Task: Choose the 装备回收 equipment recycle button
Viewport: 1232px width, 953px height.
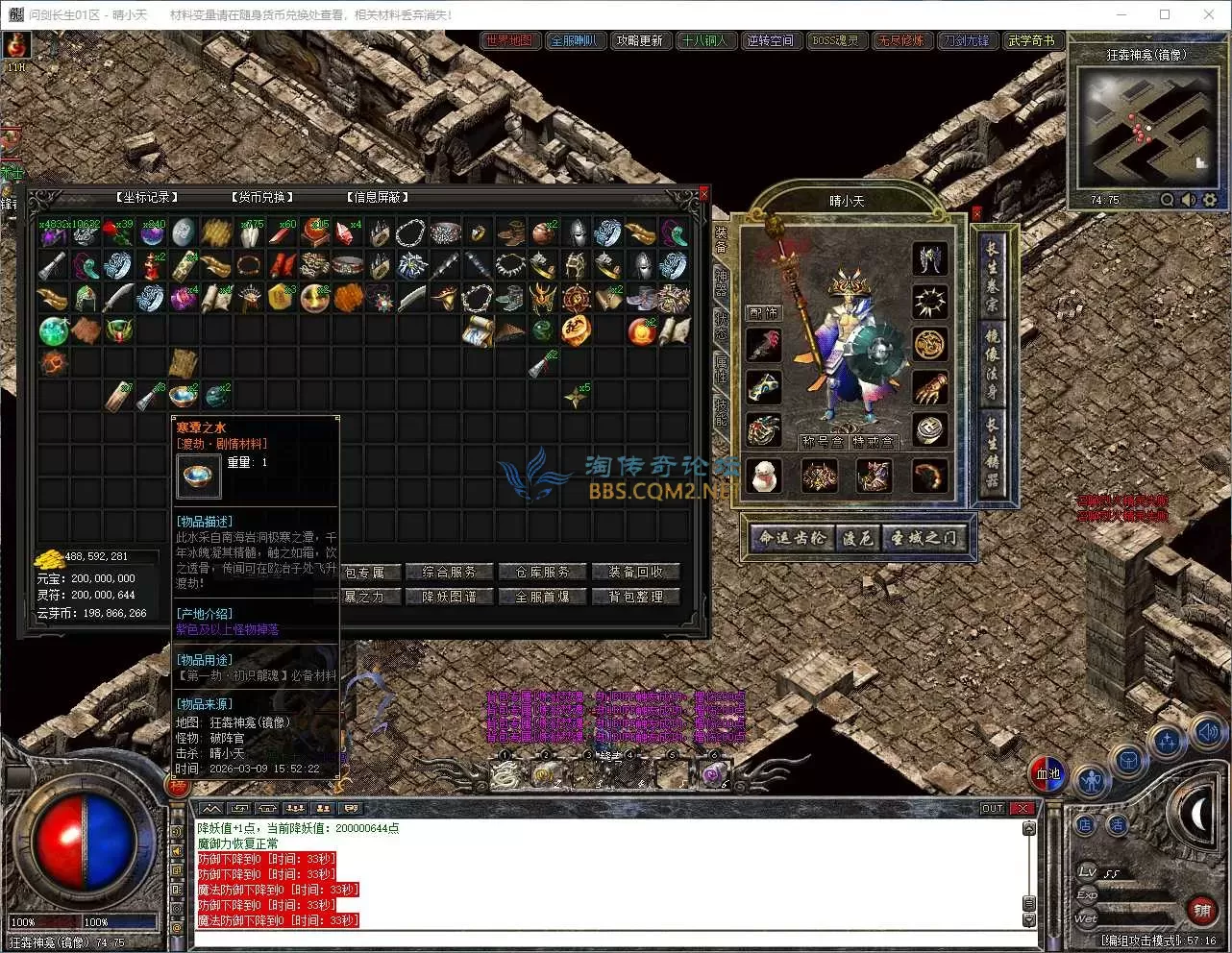Action: (x=635, y=572)
